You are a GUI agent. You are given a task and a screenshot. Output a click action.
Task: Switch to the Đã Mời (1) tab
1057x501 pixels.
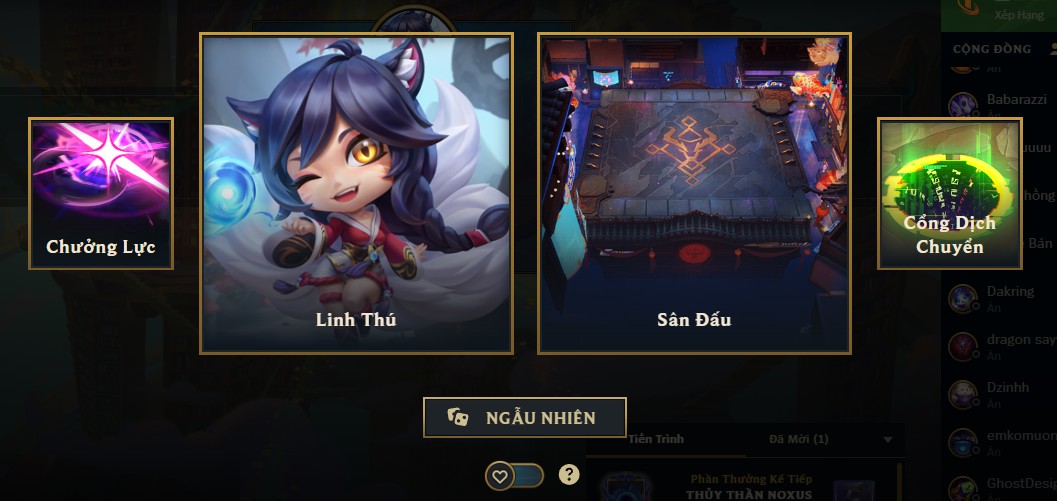(798, 439)
